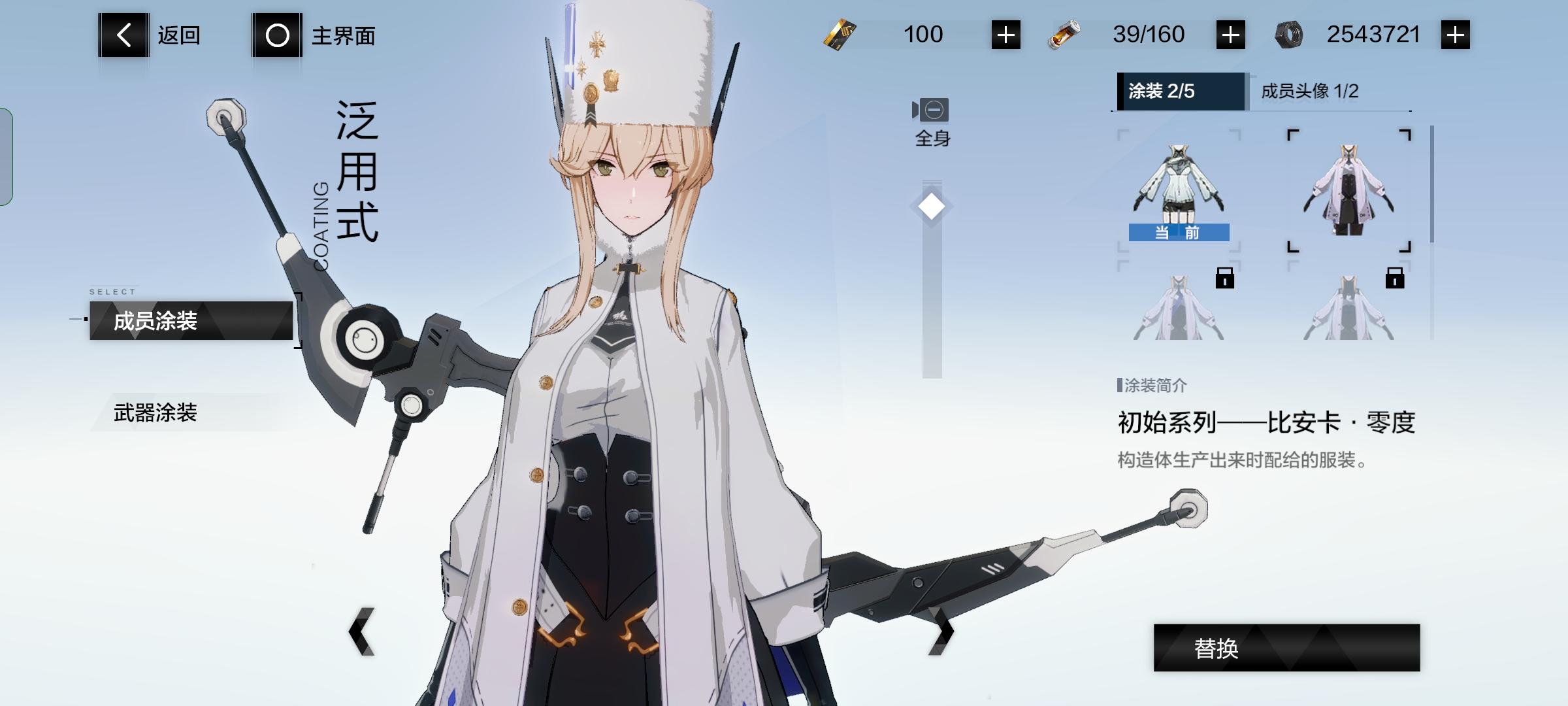
Task: Open the camera view icon above 全身
Action: [x=931, y=110]
